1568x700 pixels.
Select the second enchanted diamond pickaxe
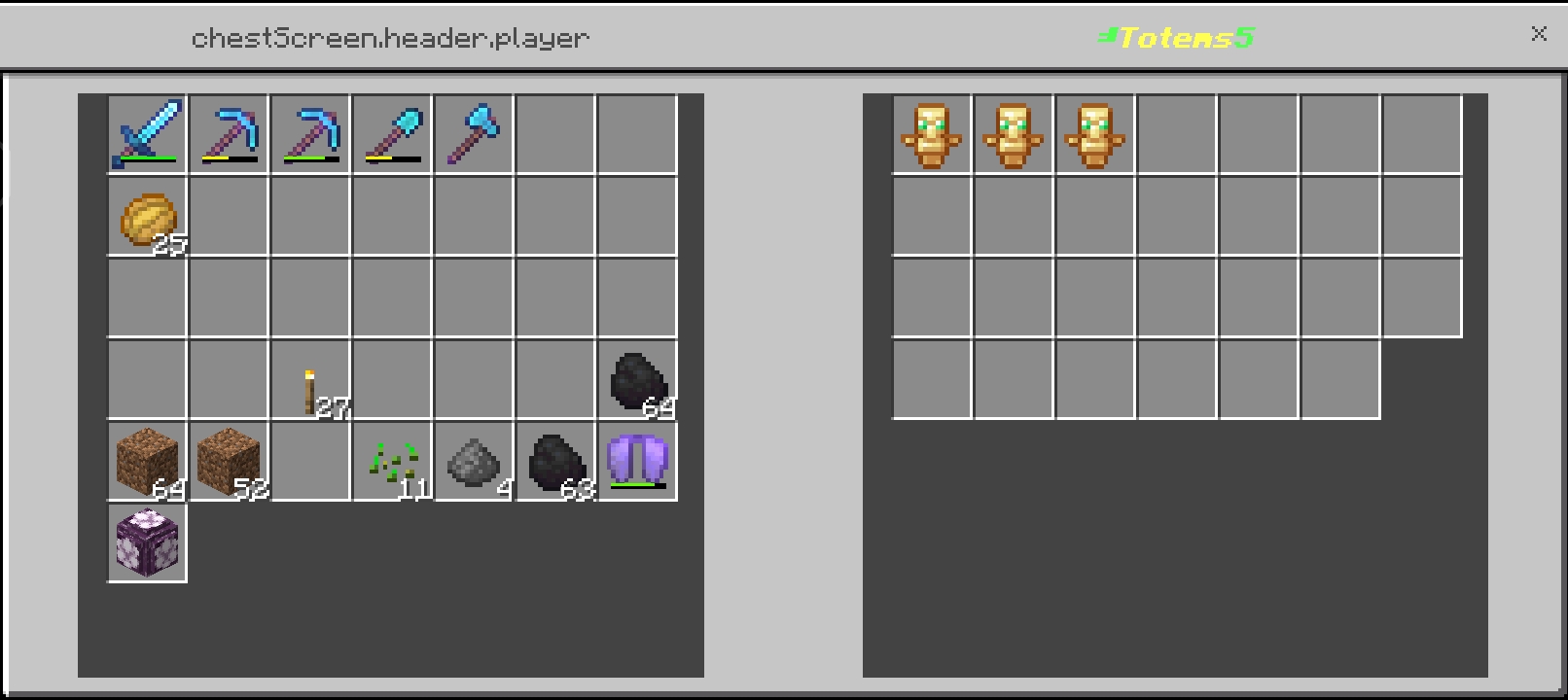(310, 133)
